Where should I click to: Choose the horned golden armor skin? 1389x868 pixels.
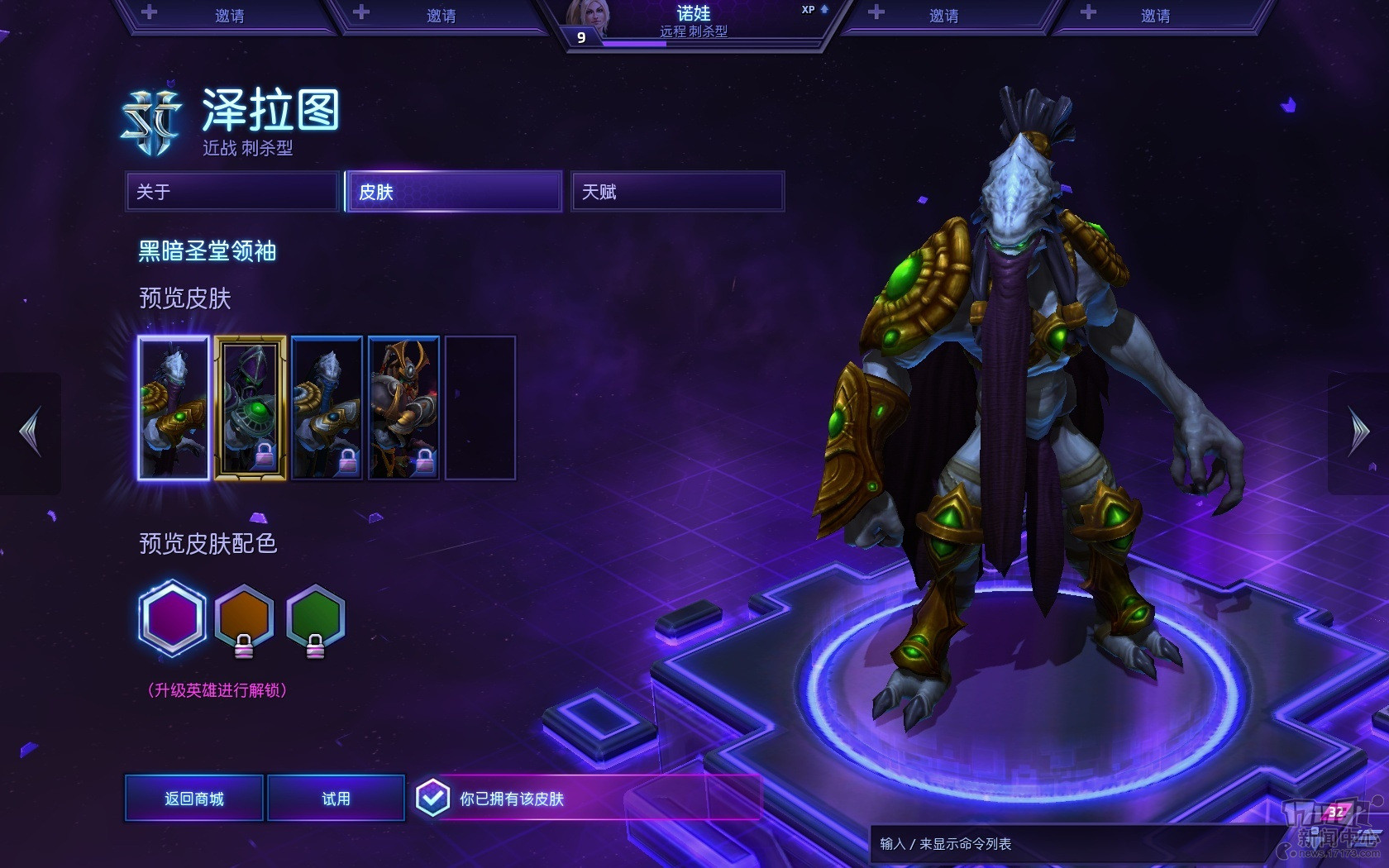tap(403, 408)
